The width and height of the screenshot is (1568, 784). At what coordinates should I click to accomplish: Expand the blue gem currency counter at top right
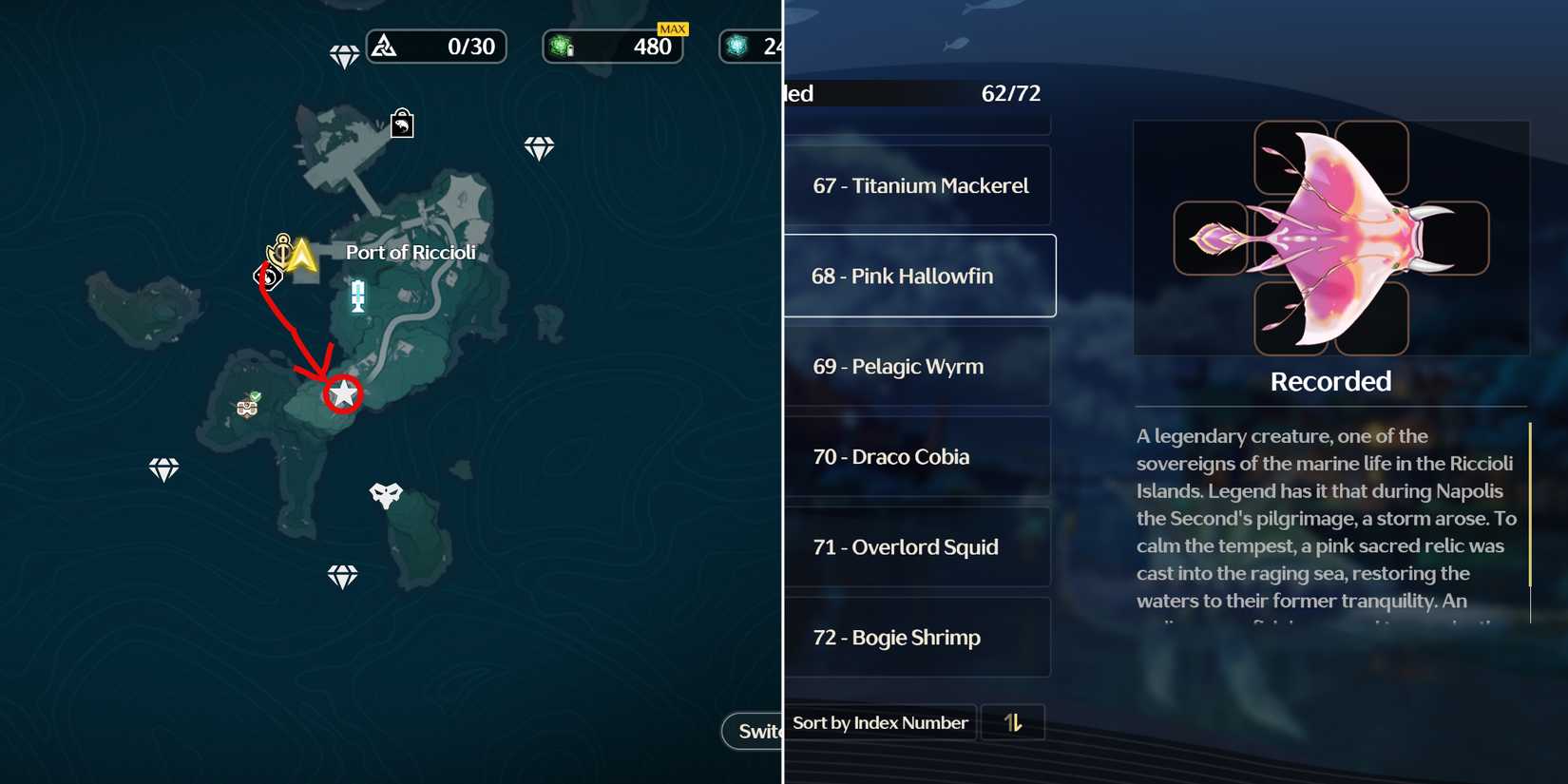(751, 47)
